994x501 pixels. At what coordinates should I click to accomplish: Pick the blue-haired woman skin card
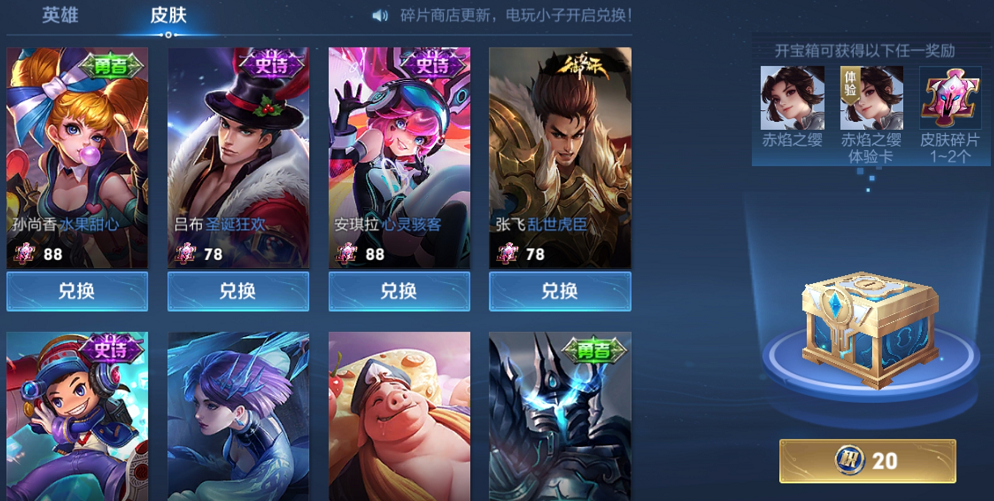point(238,415)
